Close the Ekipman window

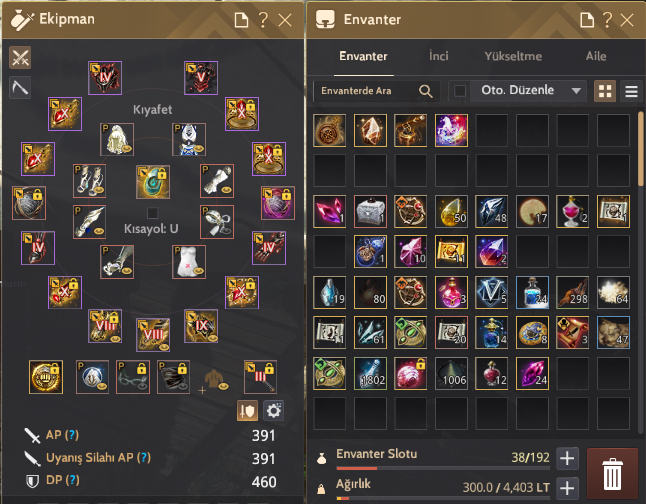pos(286,19)
